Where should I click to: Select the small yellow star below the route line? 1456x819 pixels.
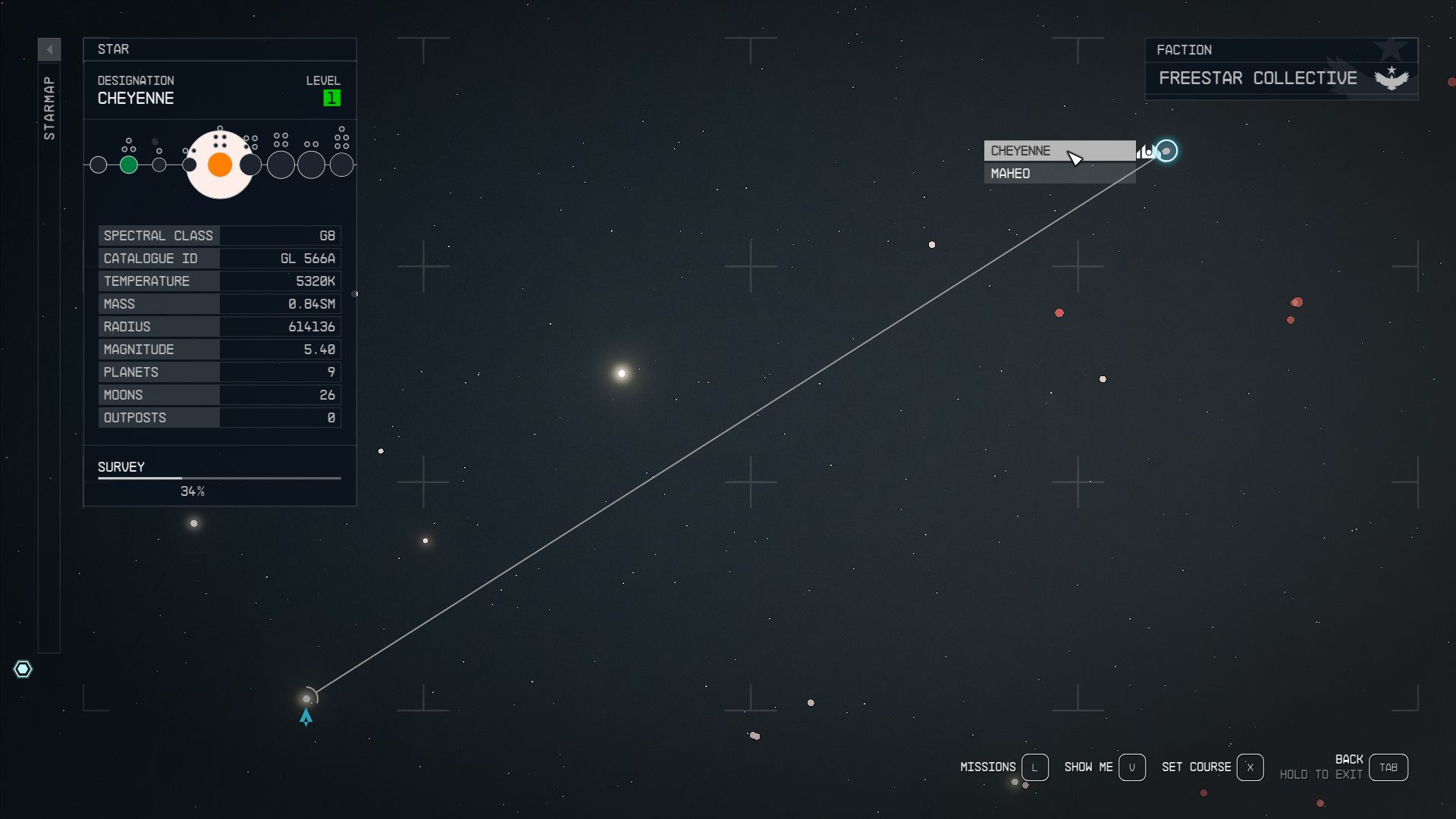(425, 541)
